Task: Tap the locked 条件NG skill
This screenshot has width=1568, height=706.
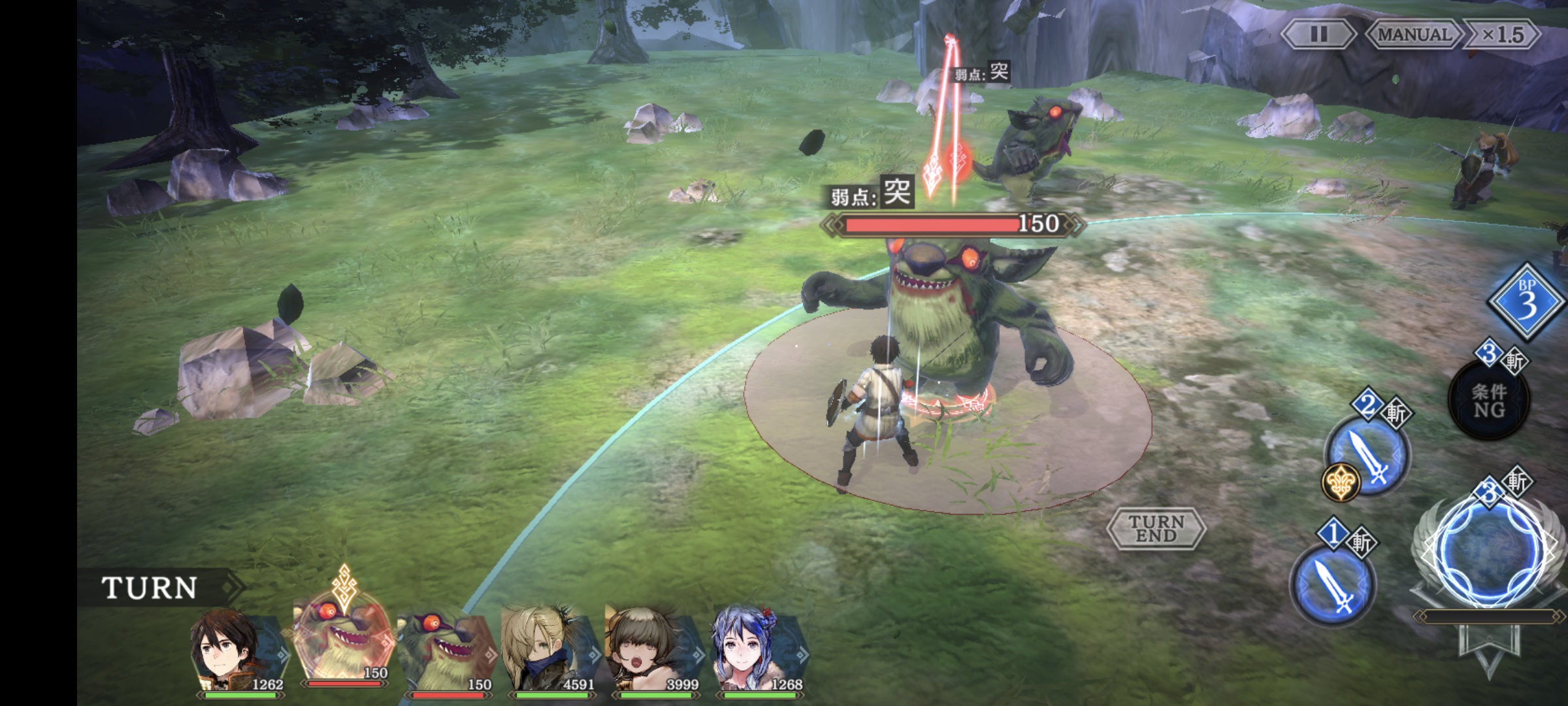Action: pyautogui.click(x=1489, y=401)
